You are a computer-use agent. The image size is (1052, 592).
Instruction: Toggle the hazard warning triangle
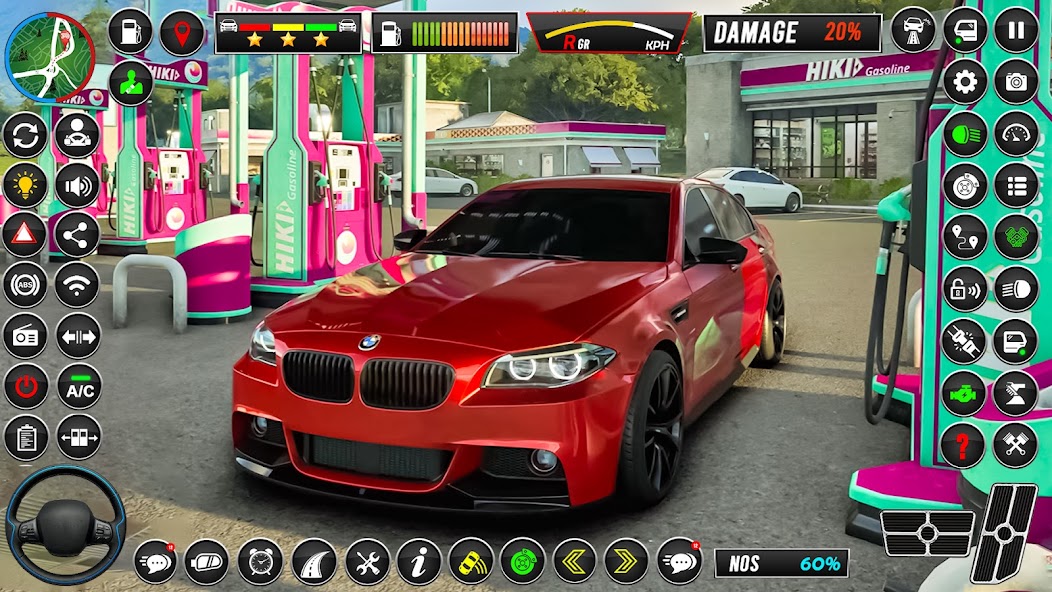tap(25, 235)
